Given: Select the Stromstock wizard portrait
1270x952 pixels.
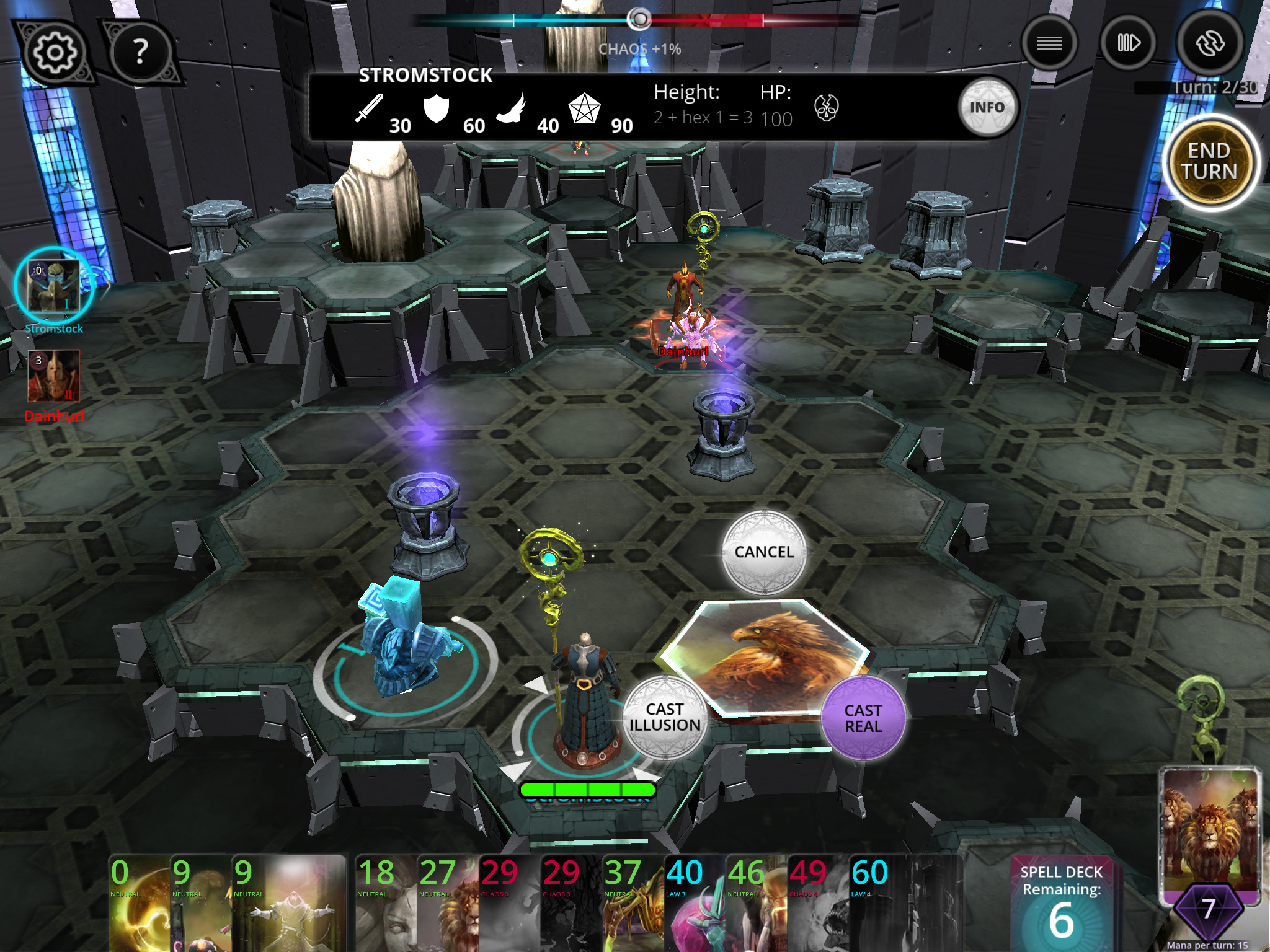Looking at the screenshot, I should (54, 287).
